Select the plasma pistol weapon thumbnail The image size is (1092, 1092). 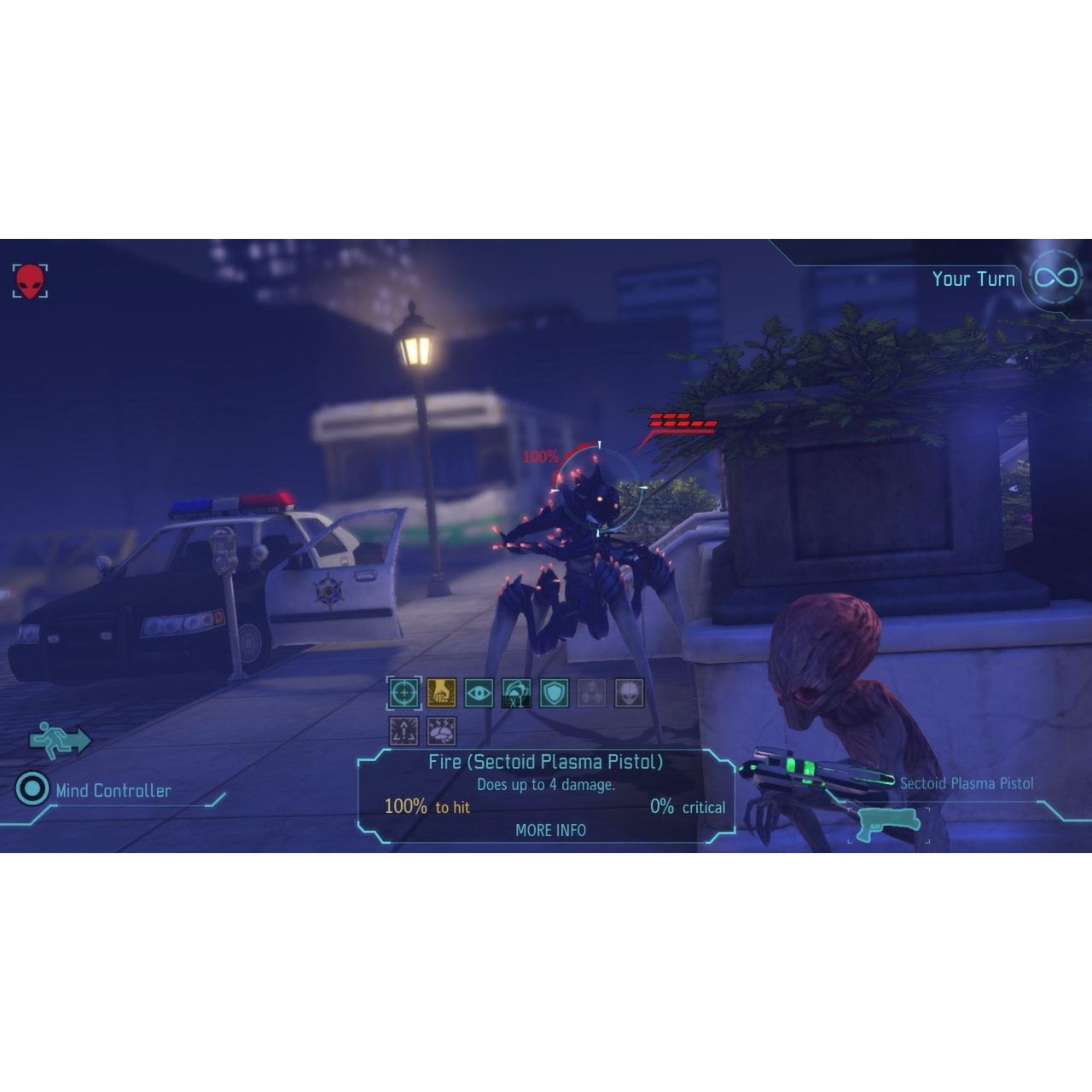coord(886,826)
